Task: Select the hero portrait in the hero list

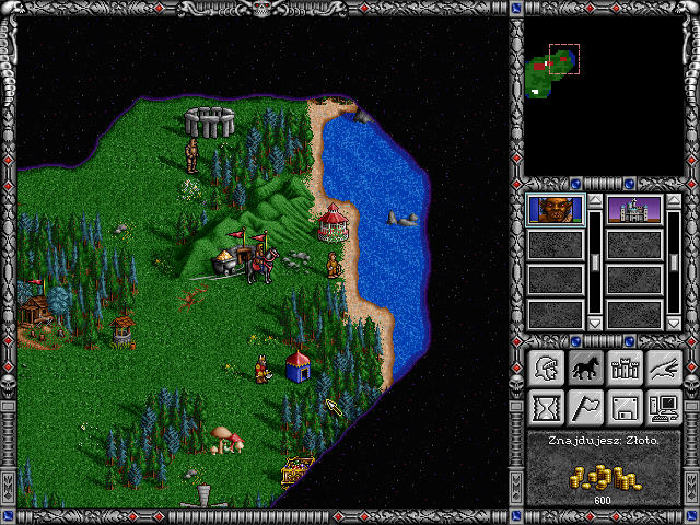Action: [x=555, y=211]
